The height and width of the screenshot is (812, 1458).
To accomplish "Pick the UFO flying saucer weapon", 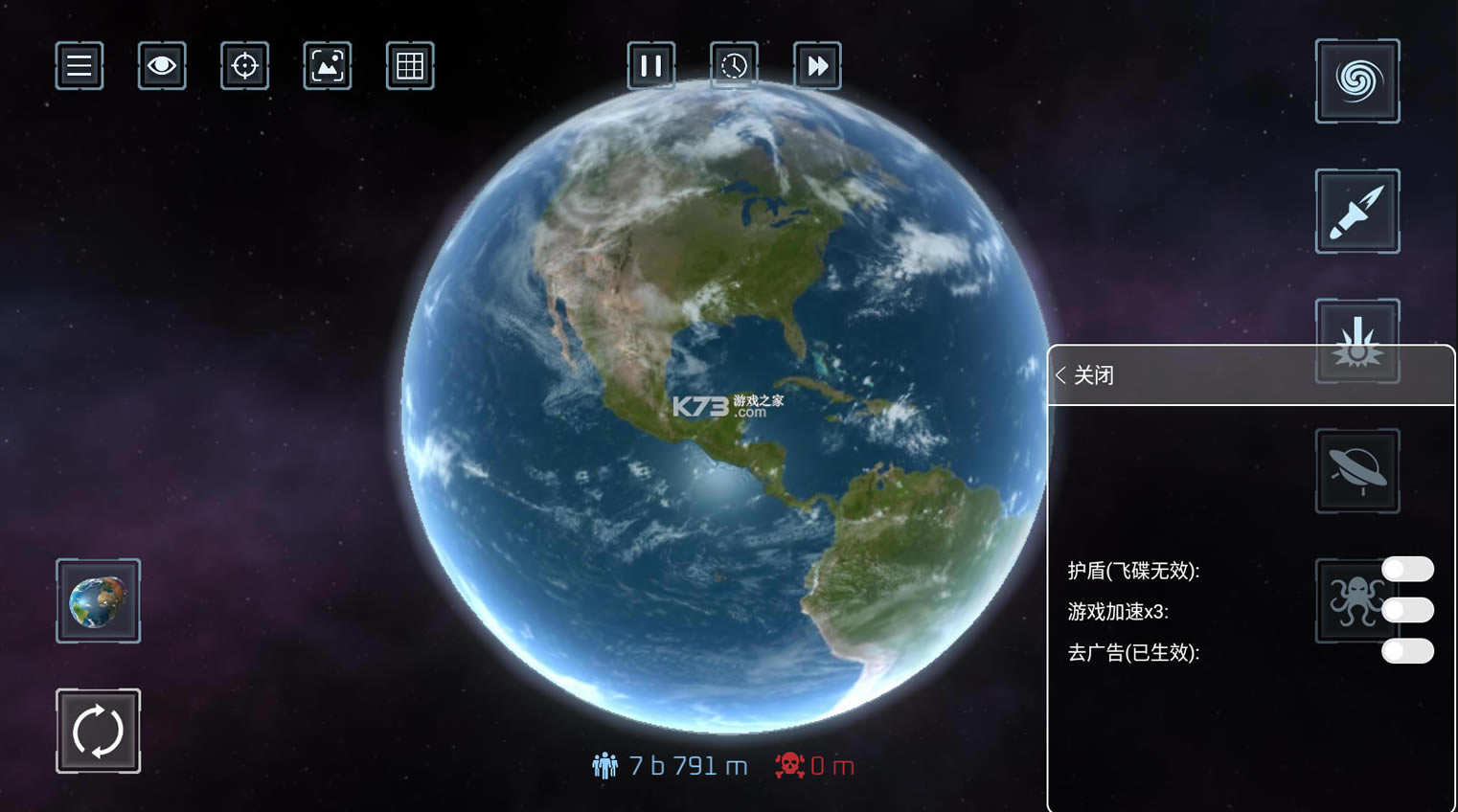I will pos(1357,471).
